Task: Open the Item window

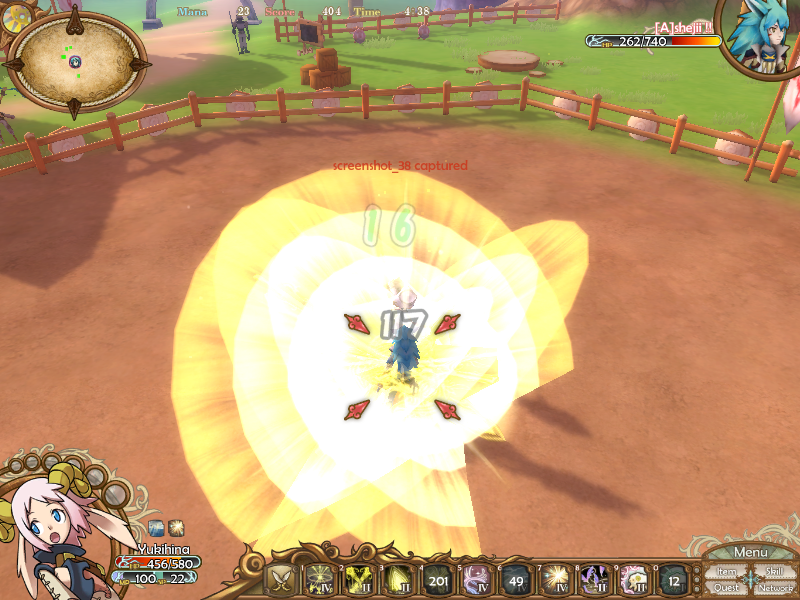Action: click(726, 572)
